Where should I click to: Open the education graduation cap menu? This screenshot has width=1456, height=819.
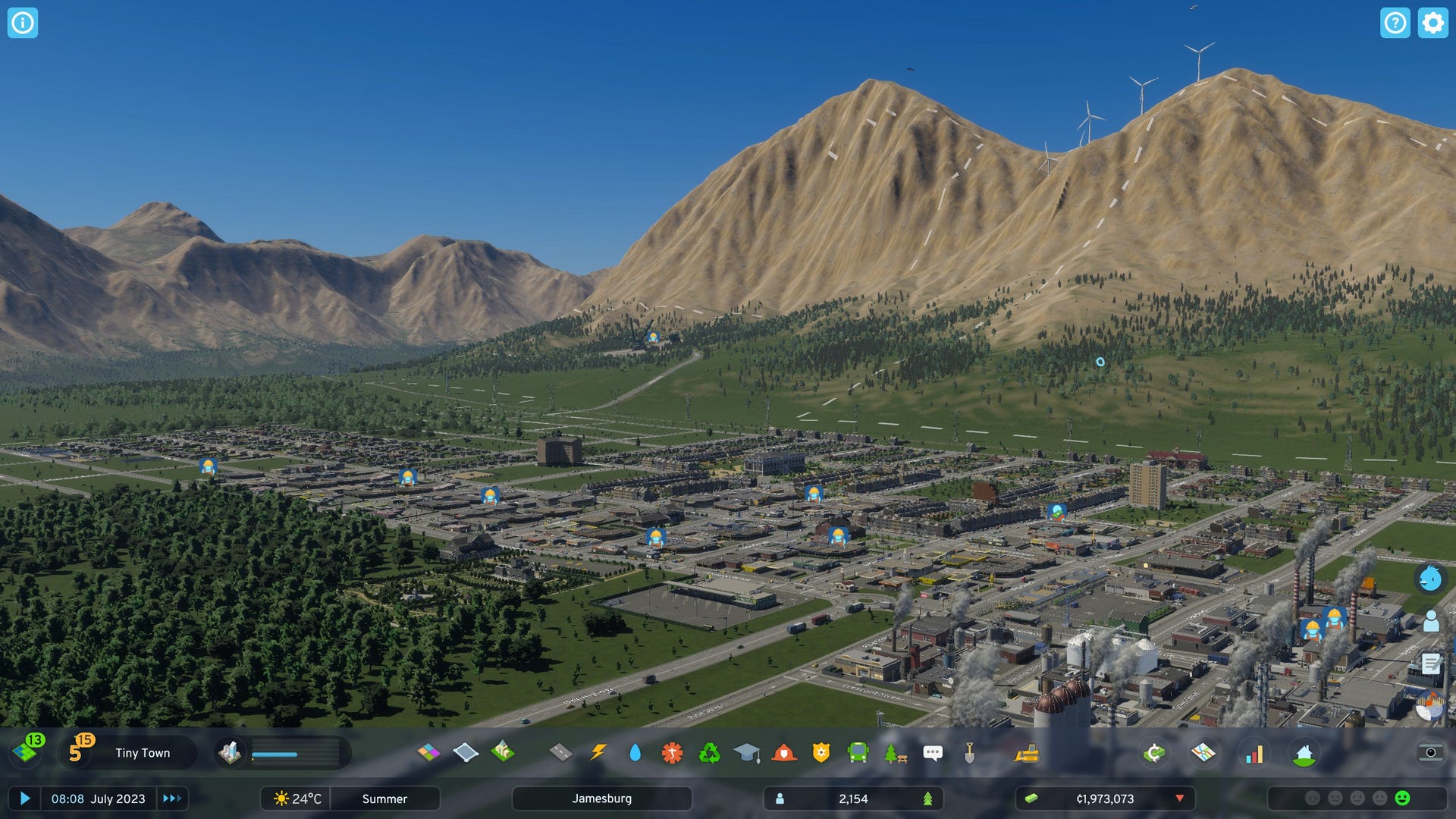(746, 752)
